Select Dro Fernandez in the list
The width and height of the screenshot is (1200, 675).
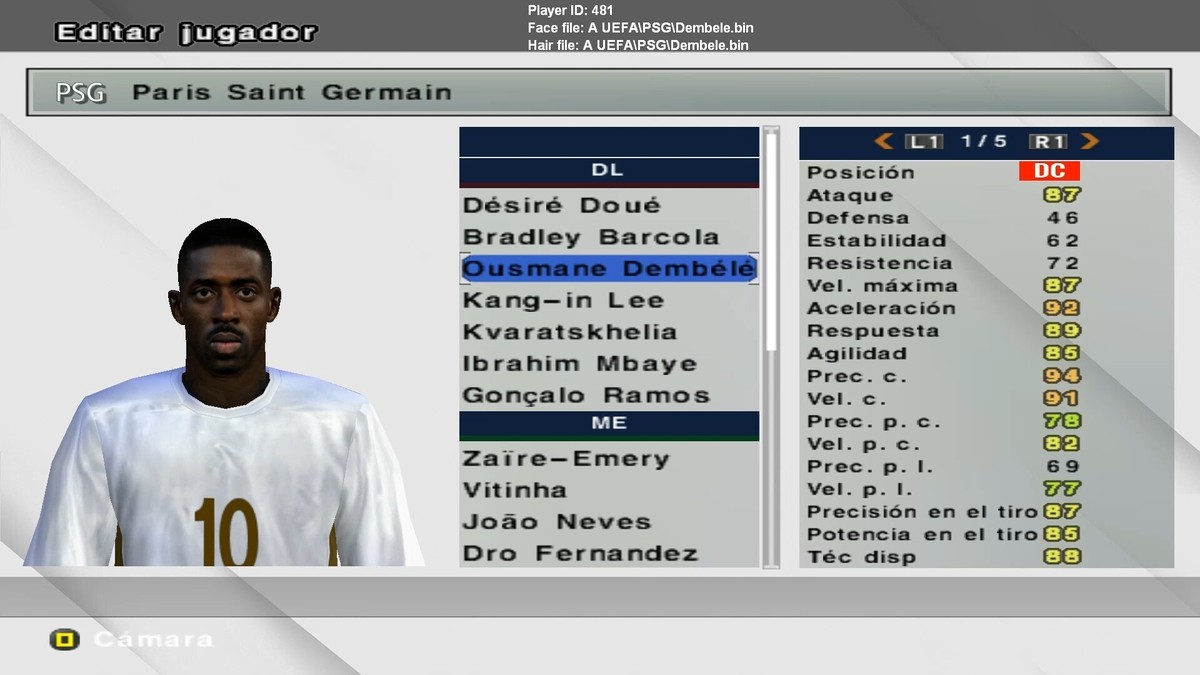point(580,553)
